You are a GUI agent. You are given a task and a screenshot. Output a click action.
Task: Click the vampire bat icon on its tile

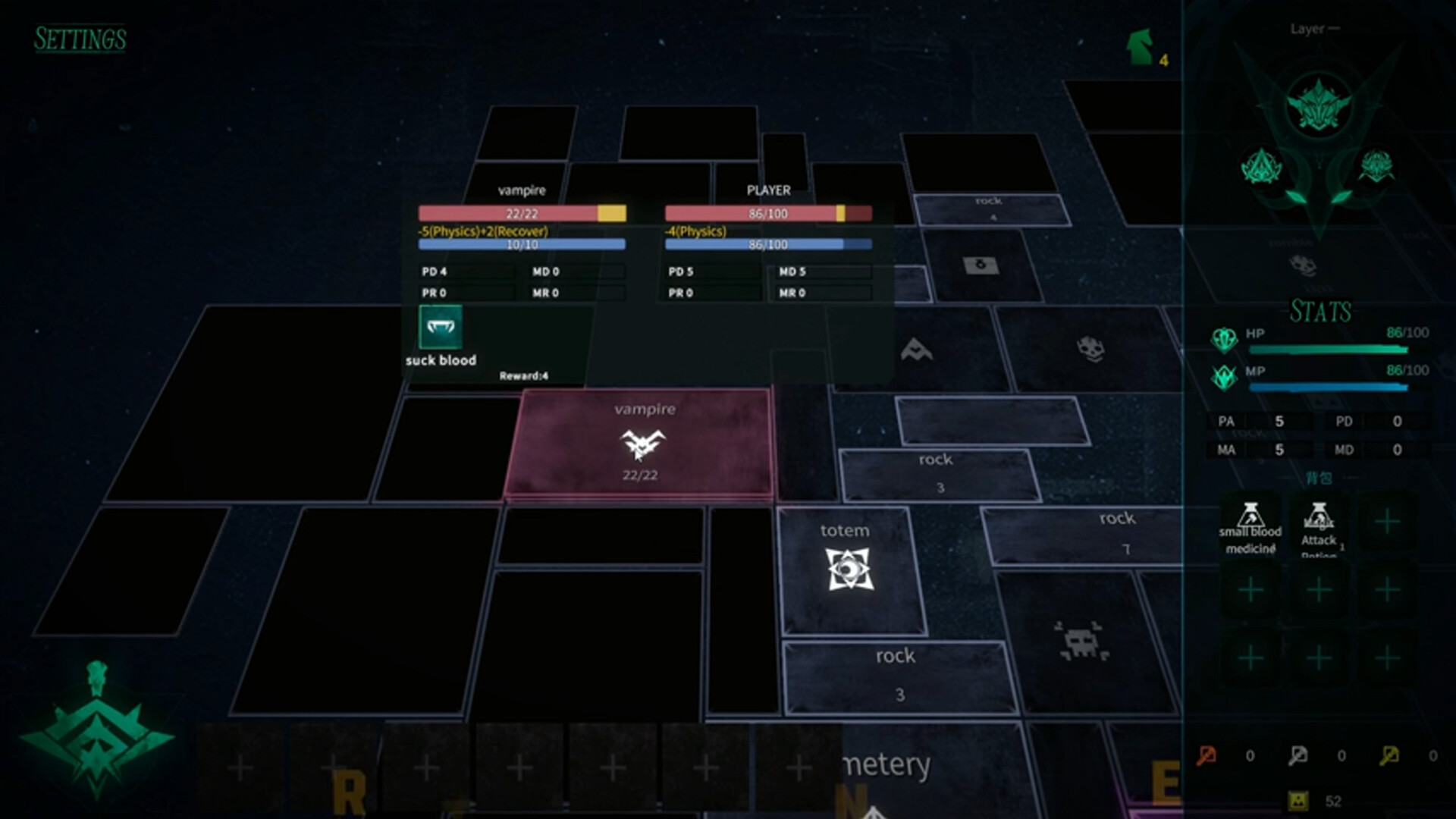pos(644,445)
